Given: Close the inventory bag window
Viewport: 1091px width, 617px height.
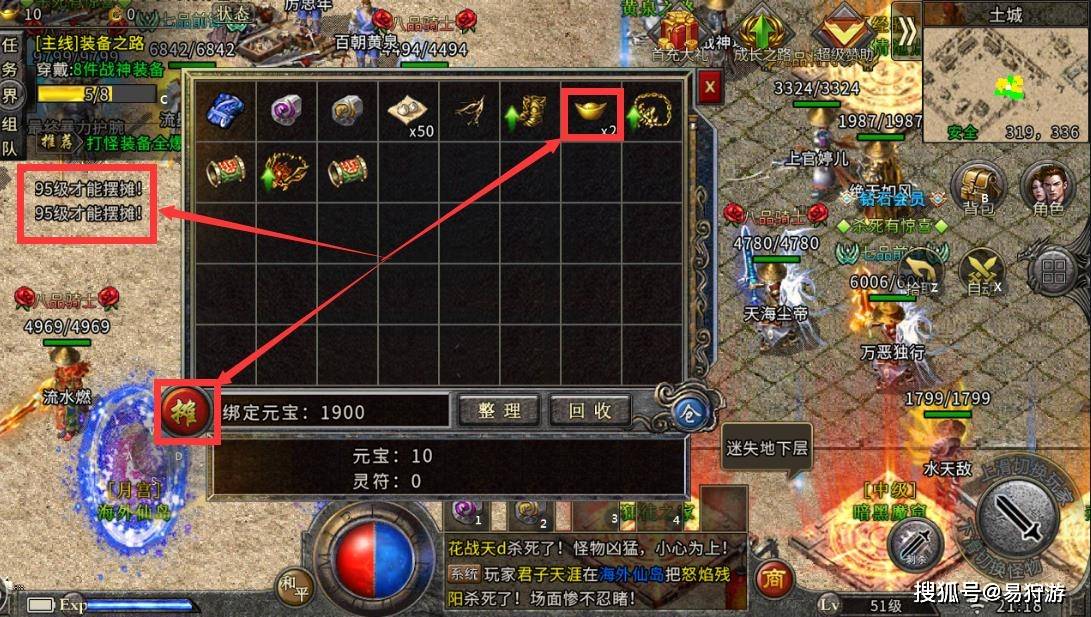Looking at the screenshot, I should point(710,86).
